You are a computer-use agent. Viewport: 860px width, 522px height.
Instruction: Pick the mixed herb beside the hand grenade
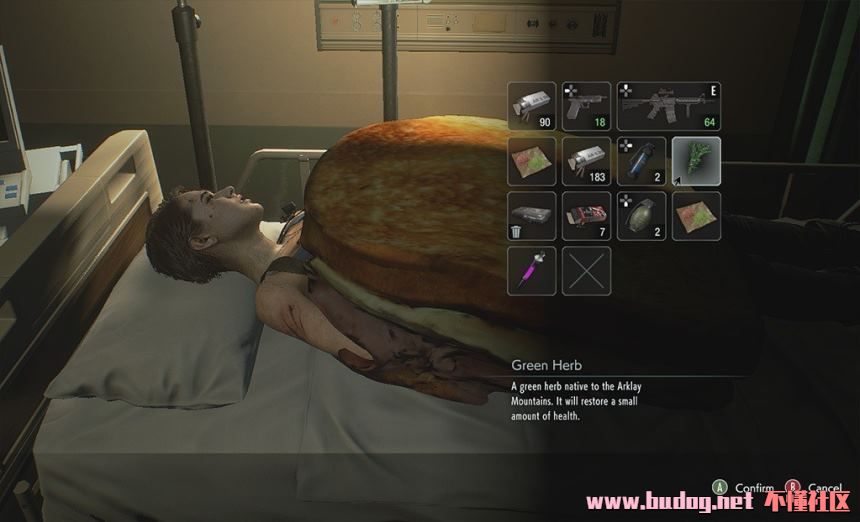point(696,216)
